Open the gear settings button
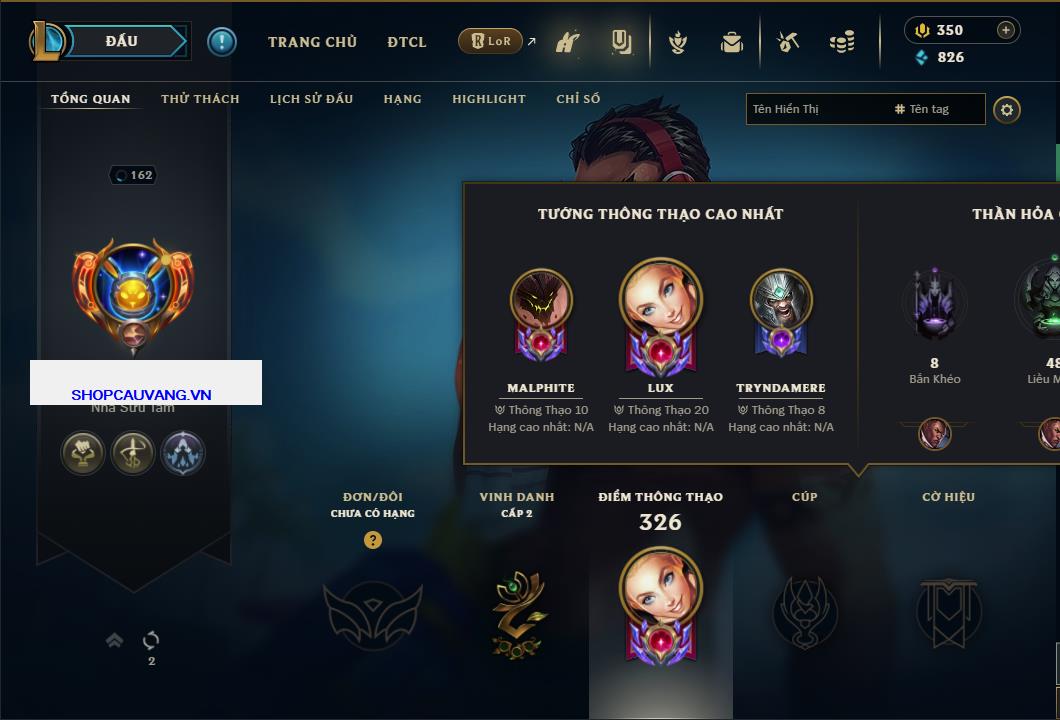Screen dimensions: 1060x720 coord(1007,109)
